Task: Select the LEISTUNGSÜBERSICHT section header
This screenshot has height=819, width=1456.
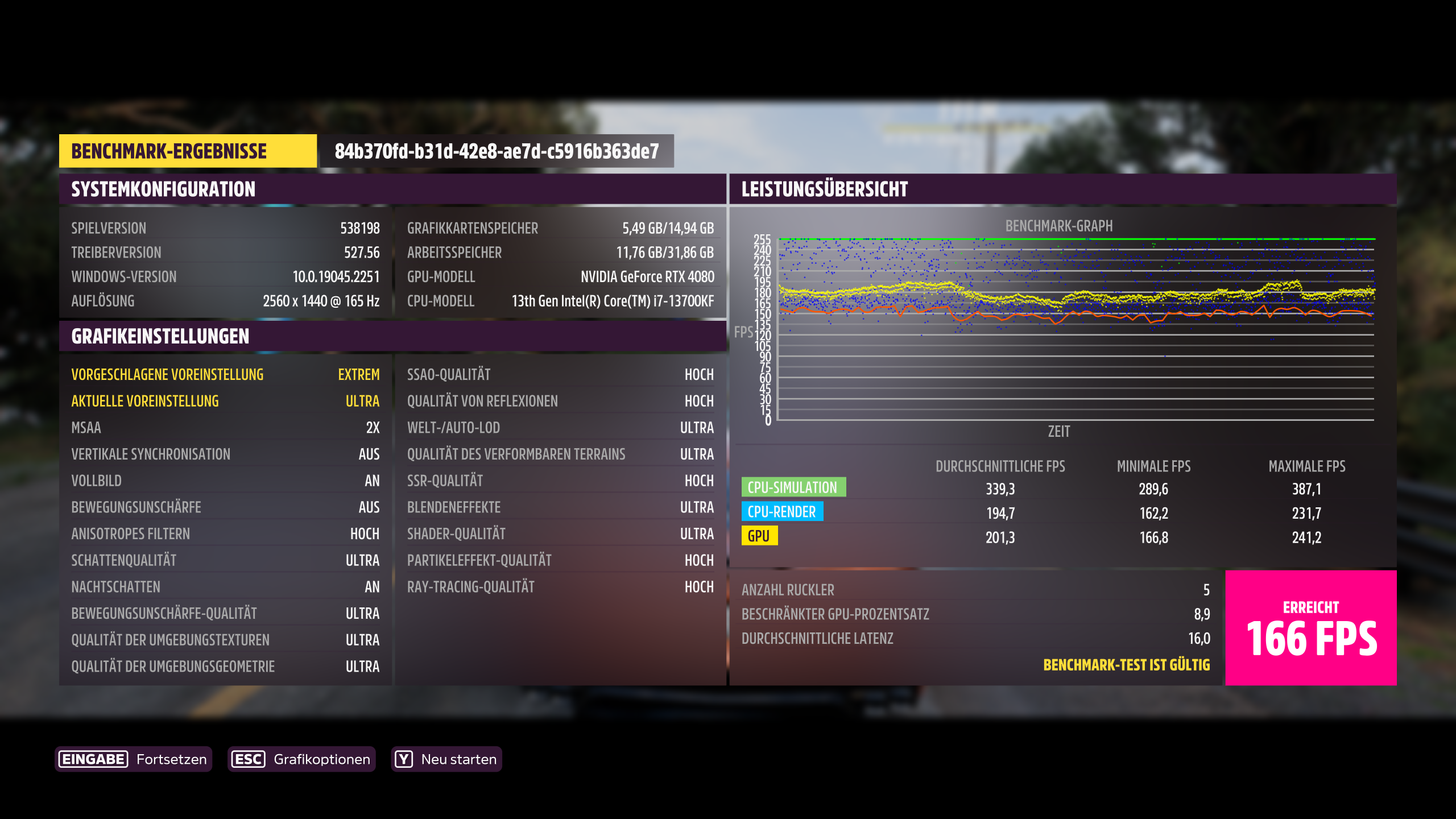Action: click(x=824, y=189)
